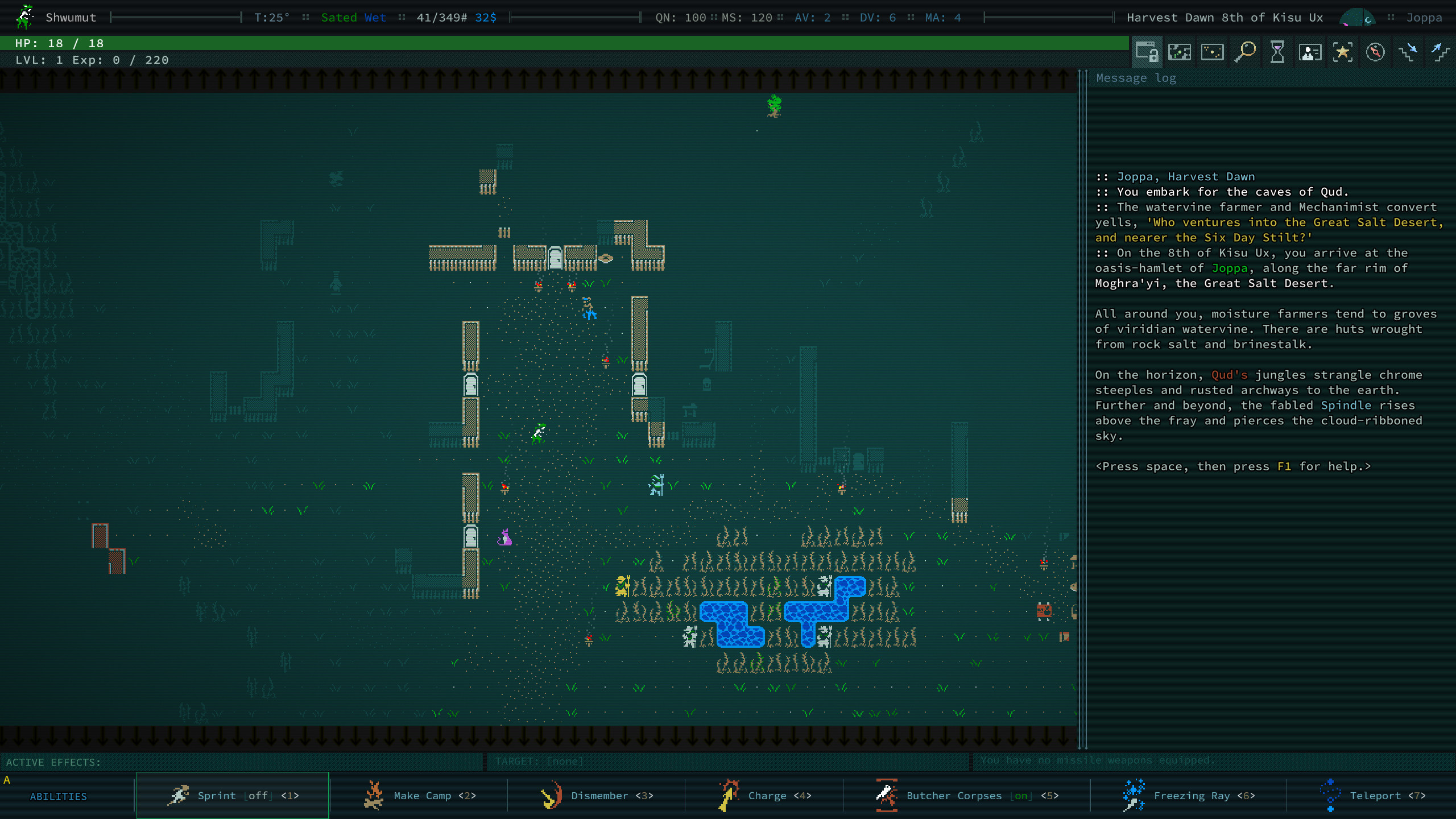Use the ascend stairs icon
The height and width of the screenshot is (819, 1456).
coord(1441,52)
